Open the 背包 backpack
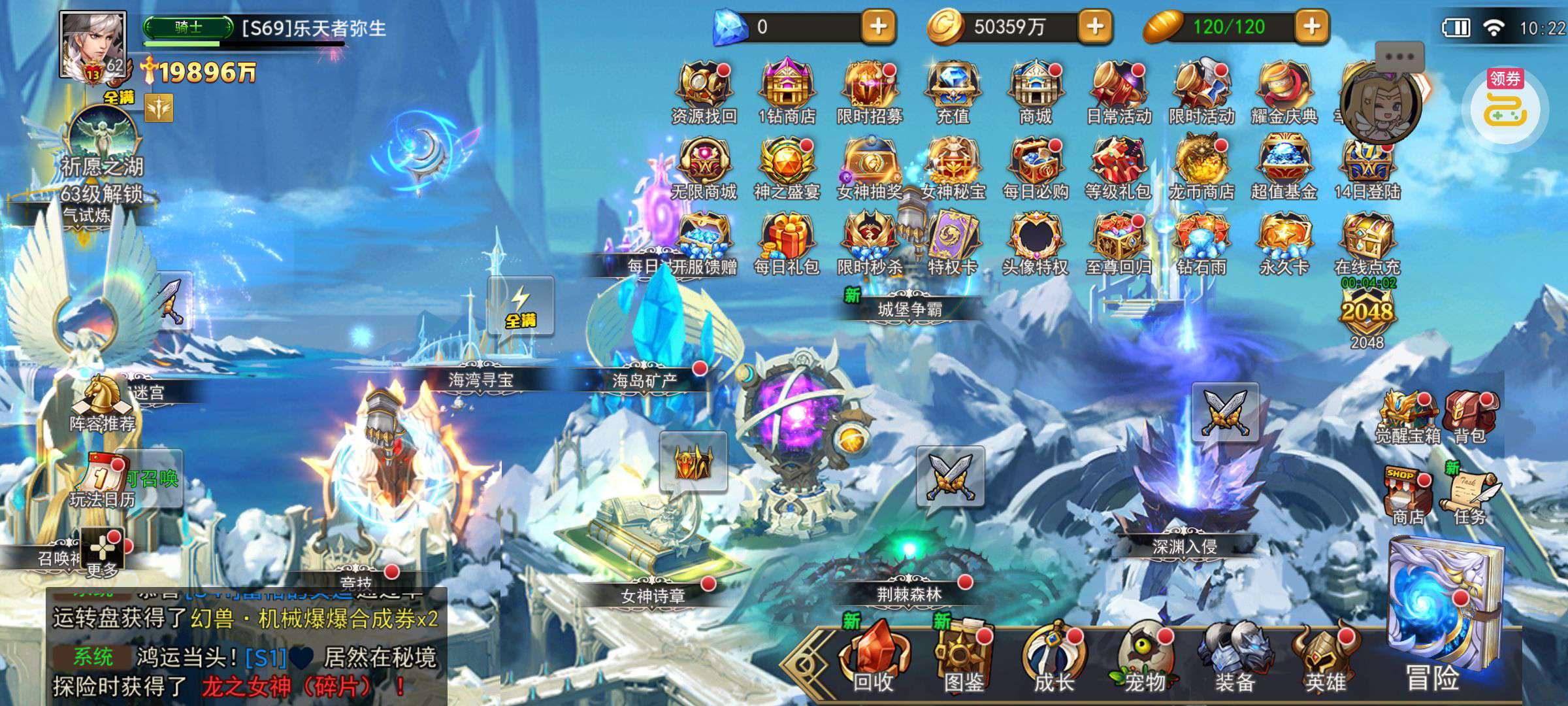The width and height of the screenshot is (1568, 706). point(1470,415)
